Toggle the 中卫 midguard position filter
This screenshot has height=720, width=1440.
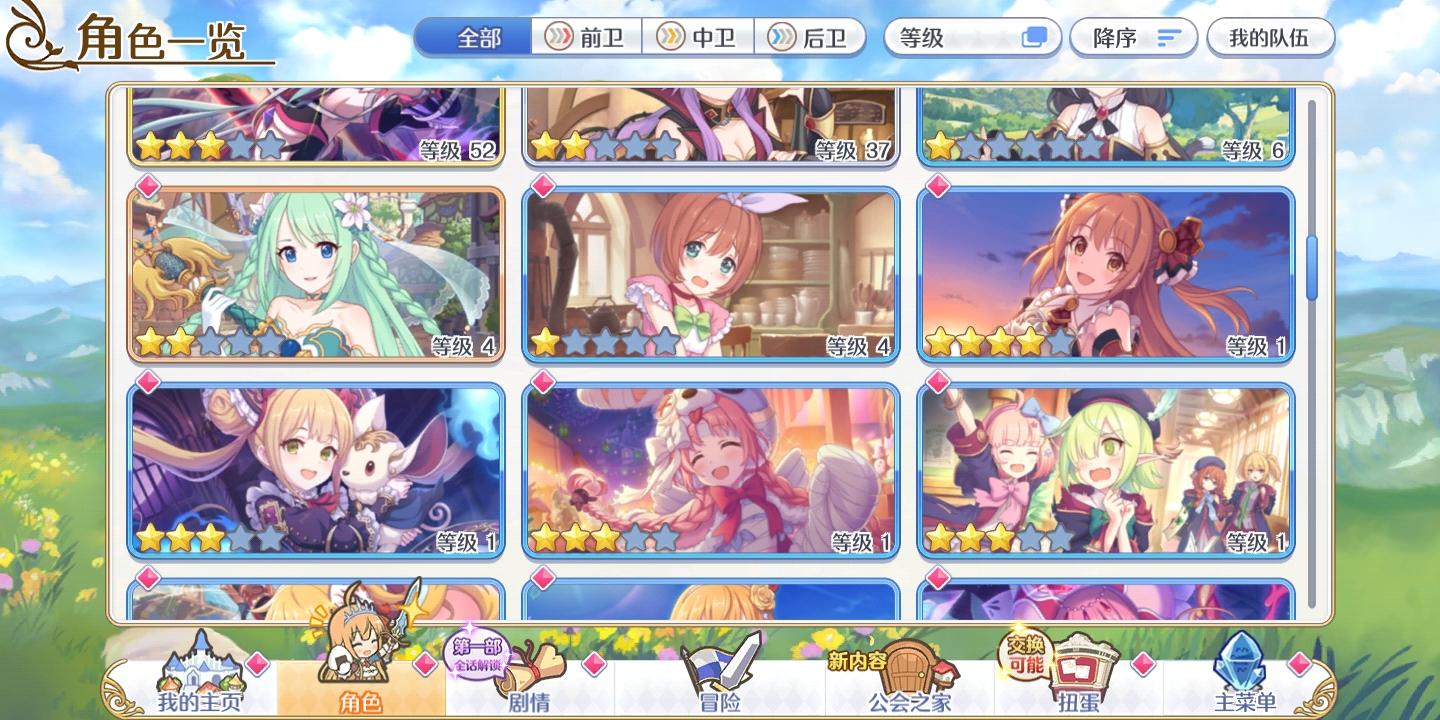coord(698,37)
